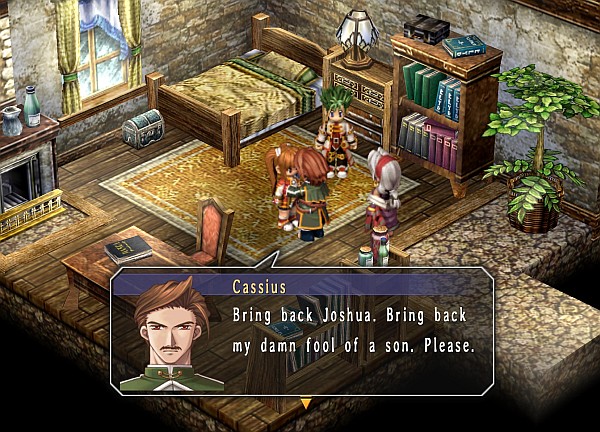Advance dialogue with the orange arrow indicator

[306, 403]
